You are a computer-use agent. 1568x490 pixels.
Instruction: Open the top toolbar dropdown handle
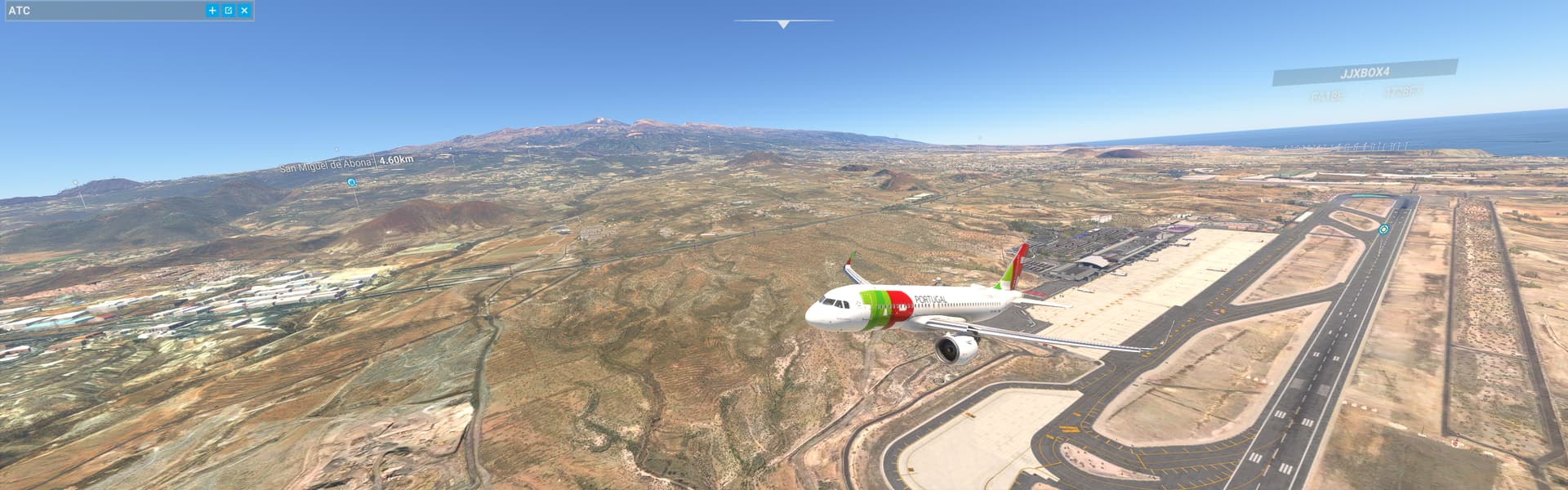[783, 24]
